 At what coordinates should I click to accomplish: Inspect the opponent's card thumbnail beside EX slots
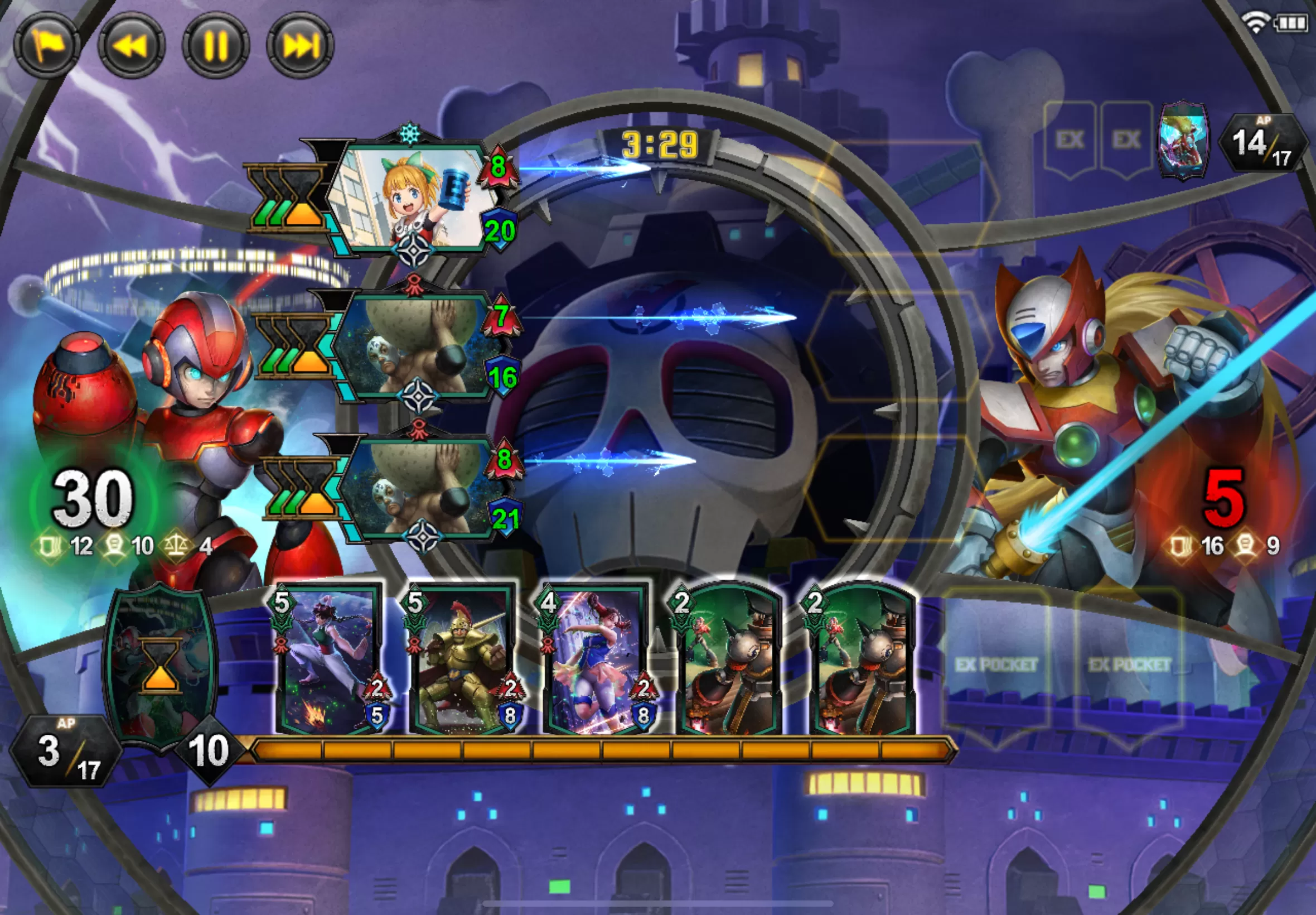[x=1183, y=141]
